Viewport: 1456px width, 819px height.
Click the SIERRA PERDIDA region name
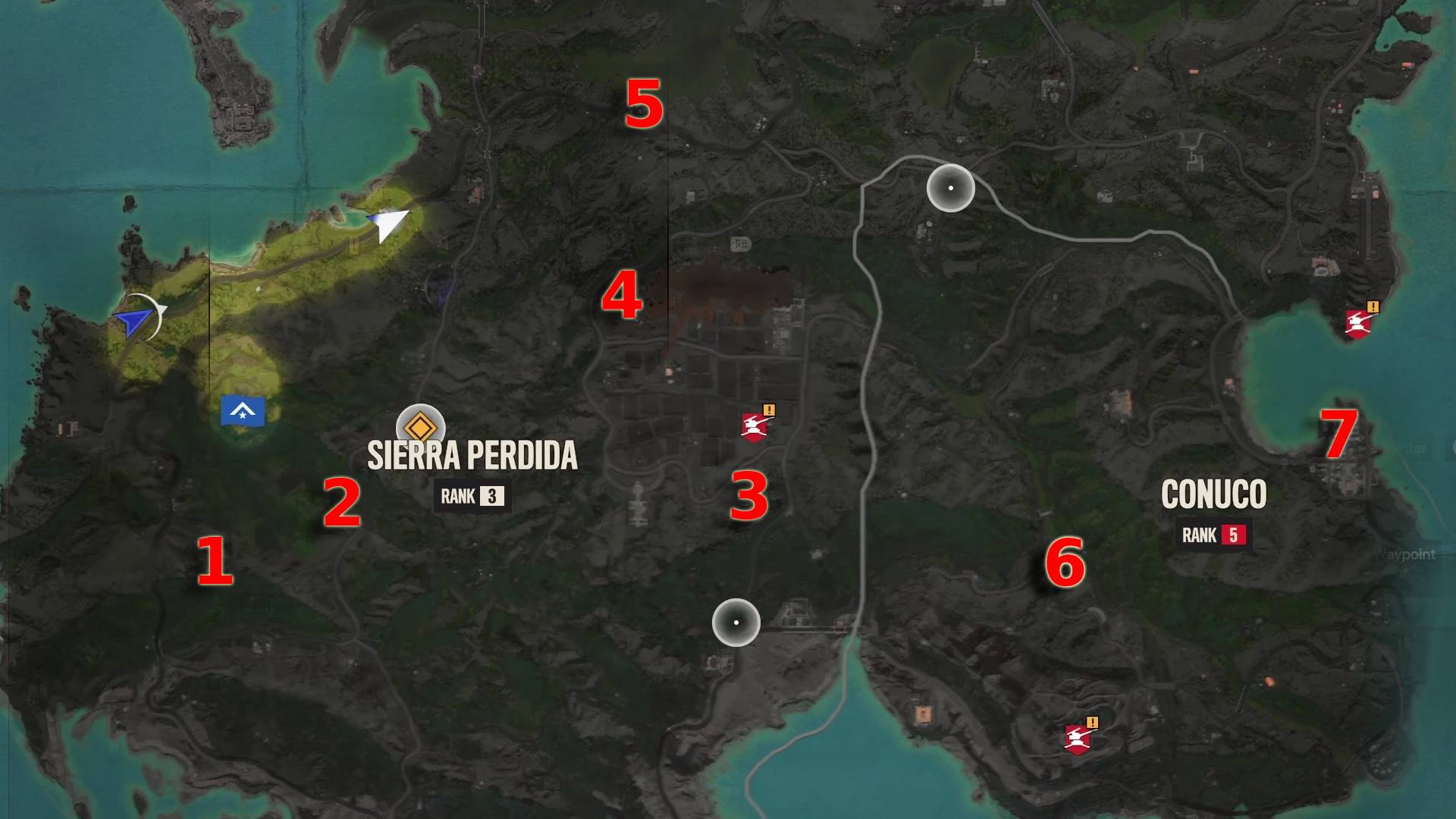pyautogui.click(x=472, y=456)
